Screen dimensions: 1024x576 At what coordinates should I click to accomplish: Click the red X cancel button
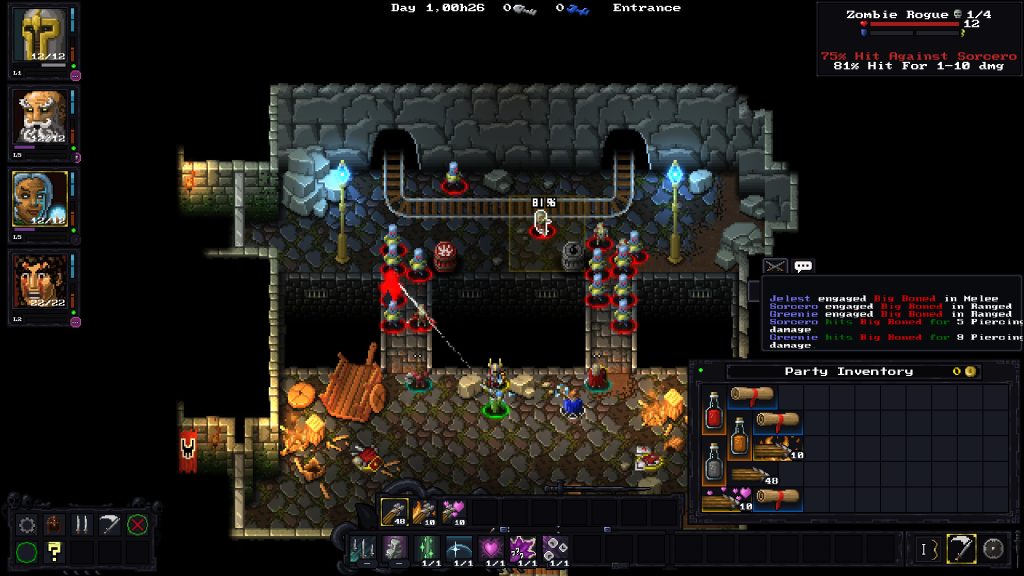click(138, 524)
